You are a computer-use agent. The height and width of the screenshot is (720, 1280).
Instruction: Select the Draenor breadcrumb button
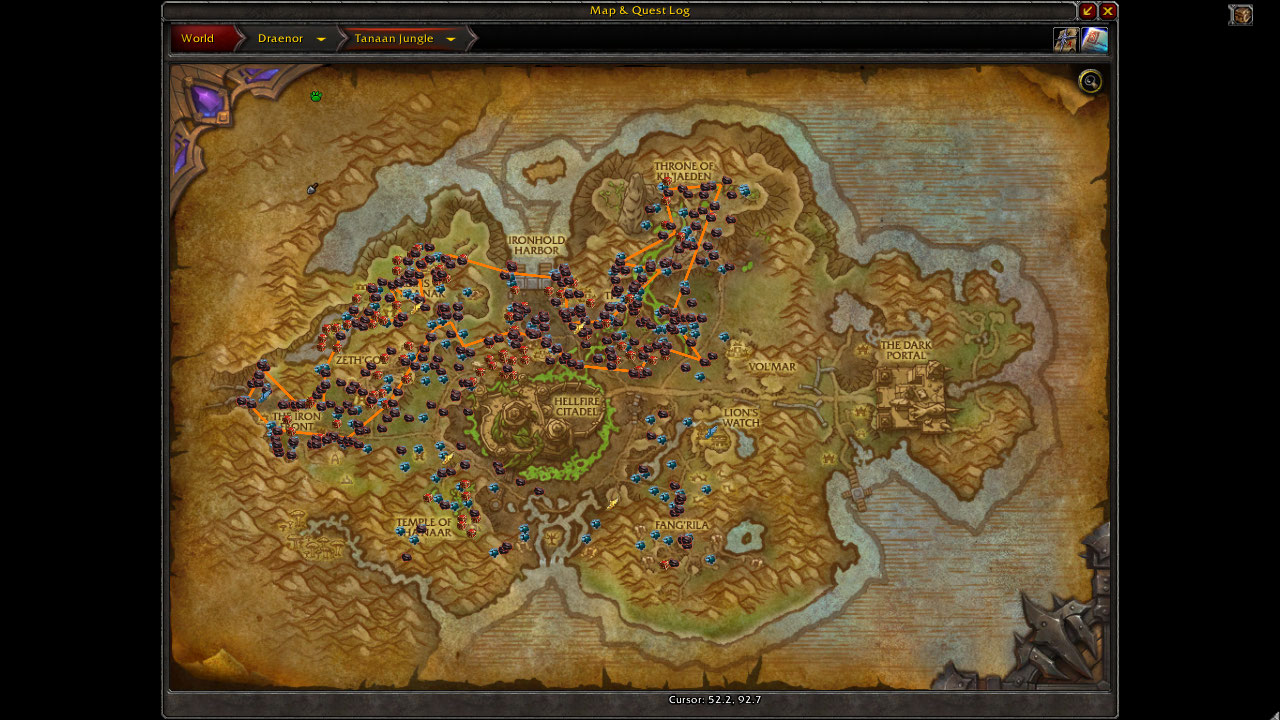(x=280, y=39)
